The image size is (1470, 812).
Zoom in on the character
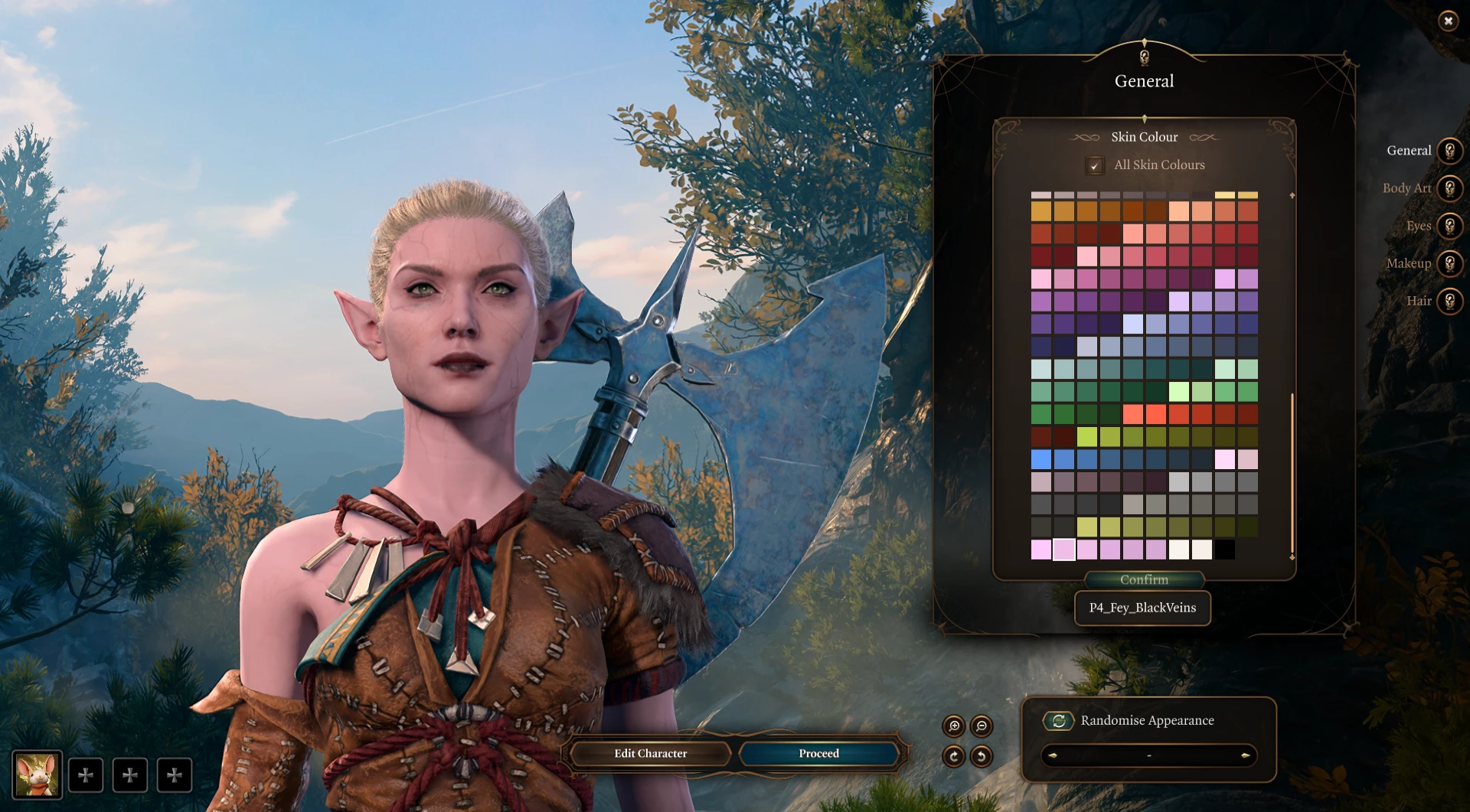tap(954, 726)
